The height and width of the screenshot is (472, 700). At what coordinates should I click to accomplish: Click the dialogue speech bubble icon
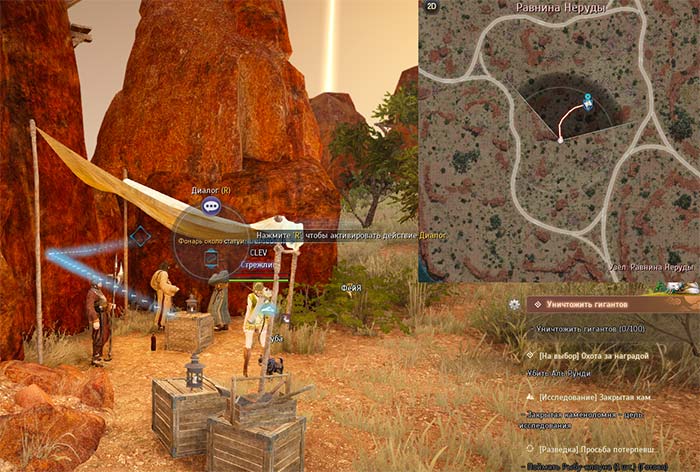(210, 206)
